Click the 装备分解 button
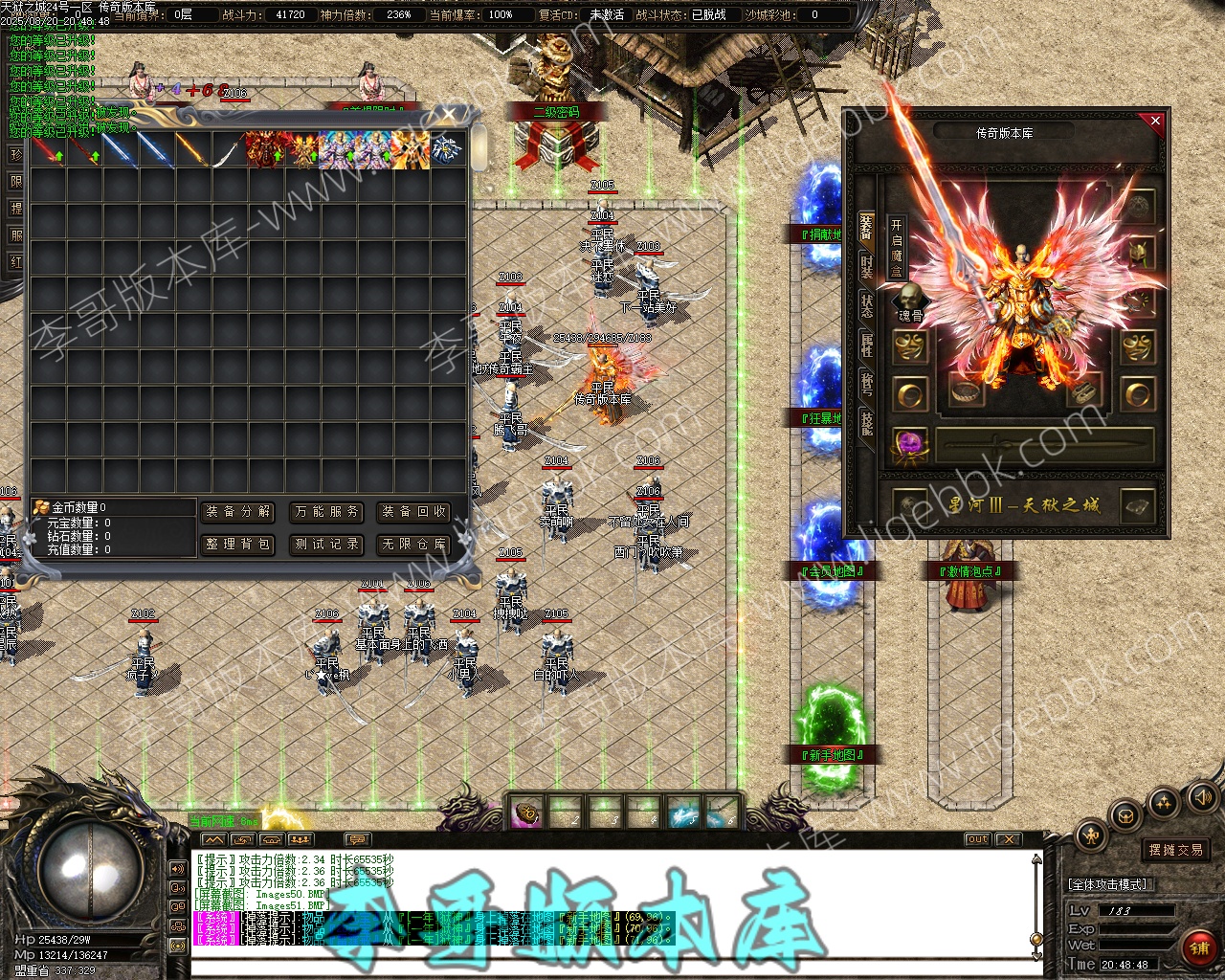Viewport: 1225px width, 980px height. (x=238, y=512)
